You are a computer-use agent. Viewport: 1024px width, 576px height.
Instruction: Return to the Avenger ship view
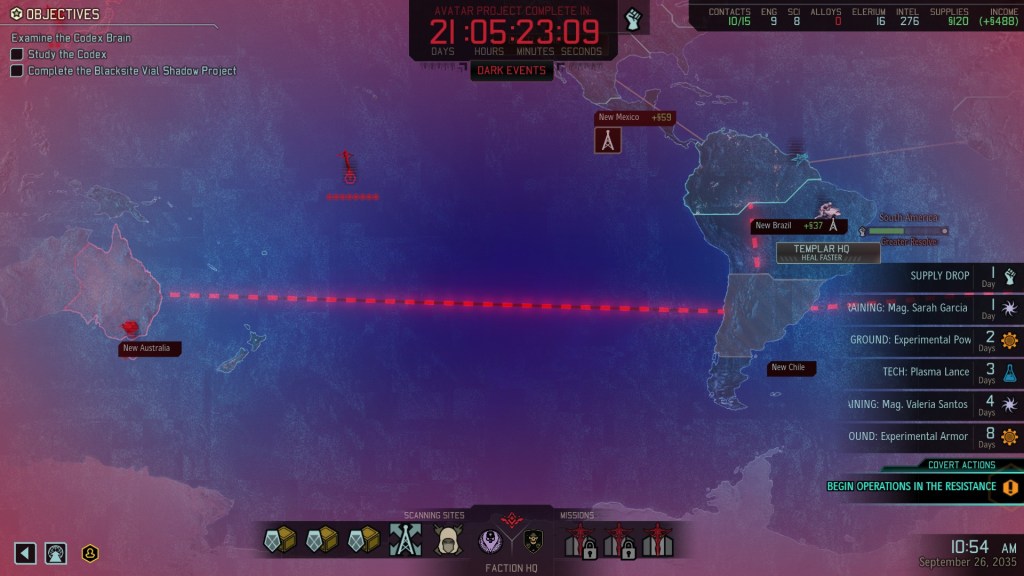(x=56, y=552)
